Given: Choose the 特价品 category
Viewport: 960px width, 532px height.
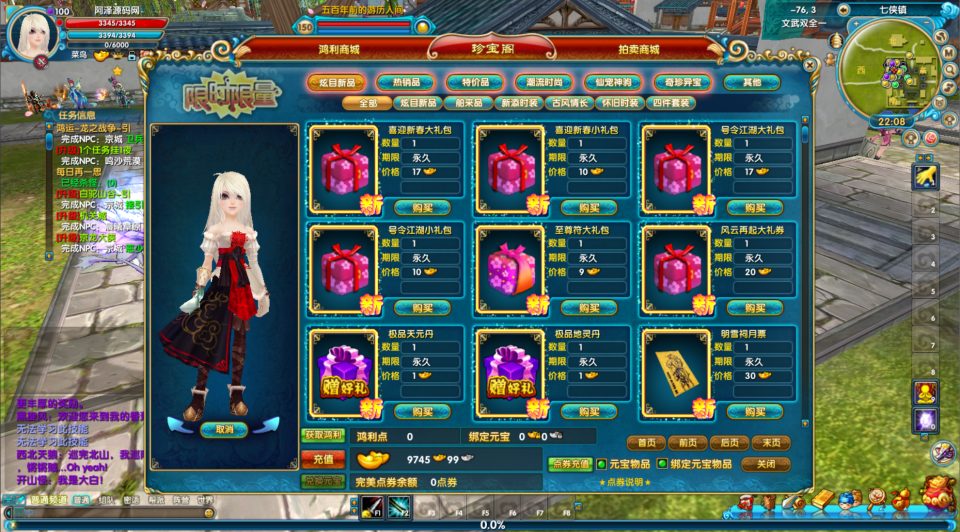Looking at the screenshot, I should (475, 82).
